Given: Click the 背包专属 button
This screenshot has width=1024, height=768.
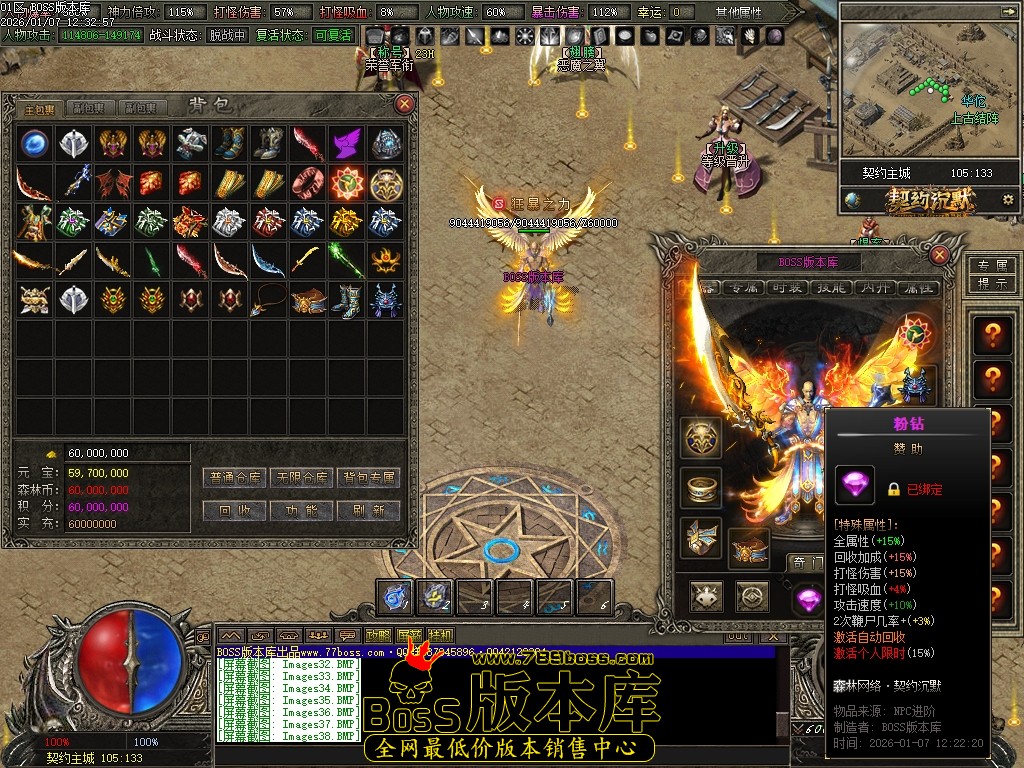Looking at the screenshot, I should [368, 478].
